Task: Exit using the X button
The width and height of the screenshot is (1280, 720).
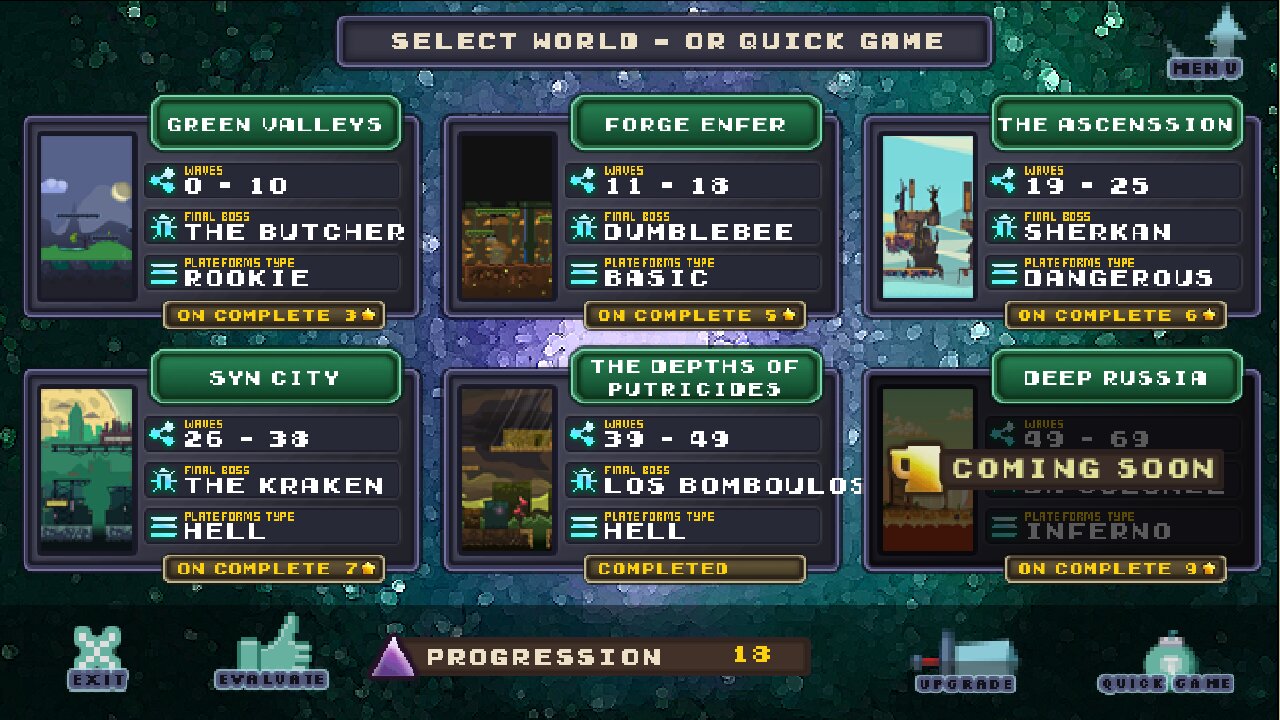Action: pos(98,658)
